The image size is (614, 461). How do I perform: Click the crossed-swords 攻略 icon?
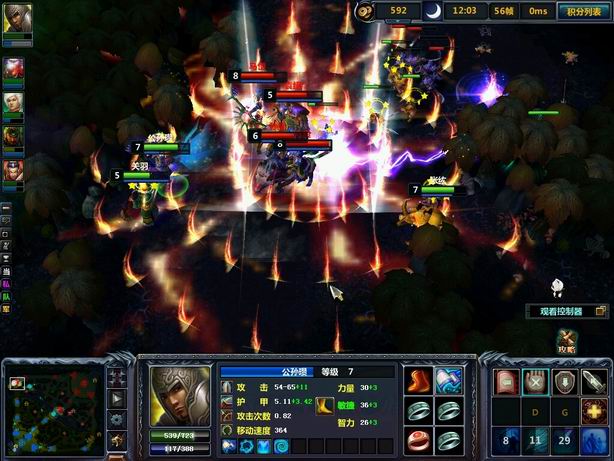coord(568,342)
